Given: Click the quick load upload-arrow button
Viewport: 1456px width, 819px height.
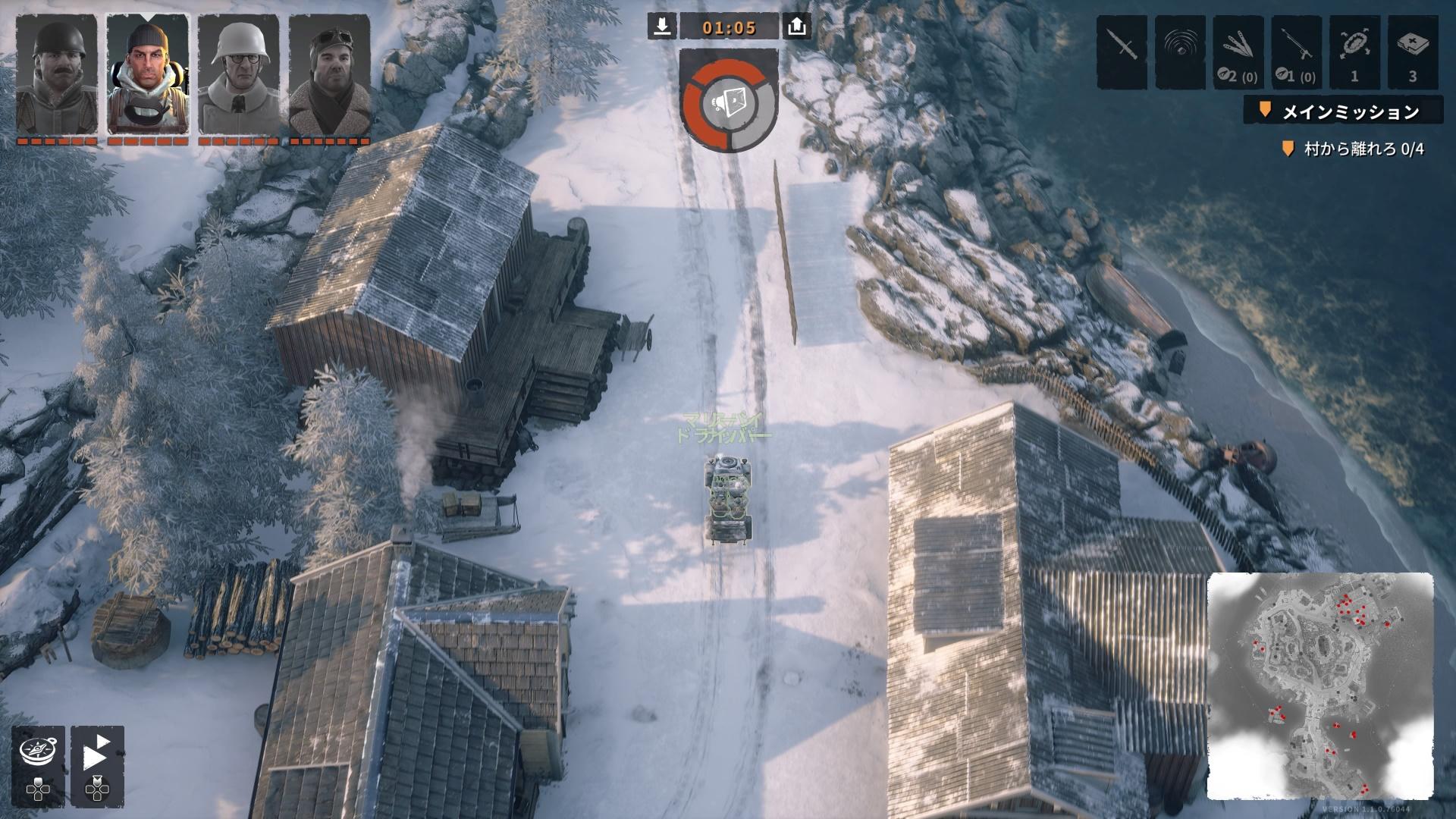Looking at the screenshot, I should 796,27.
